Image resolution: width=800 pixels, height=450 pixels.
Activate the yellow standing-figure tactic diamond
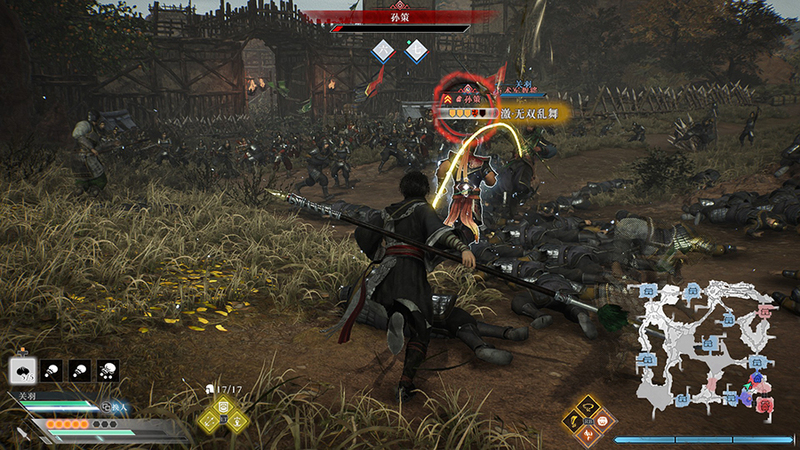click(235, 419)
